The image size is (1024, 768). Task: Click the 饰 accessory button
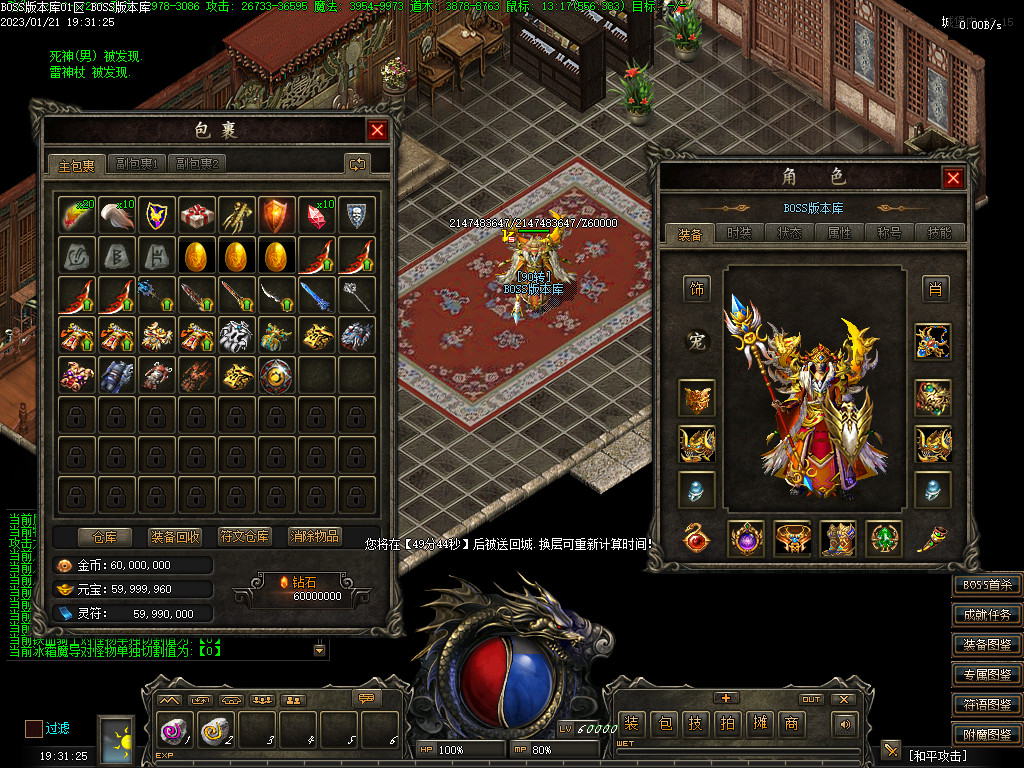coord(697,290)
